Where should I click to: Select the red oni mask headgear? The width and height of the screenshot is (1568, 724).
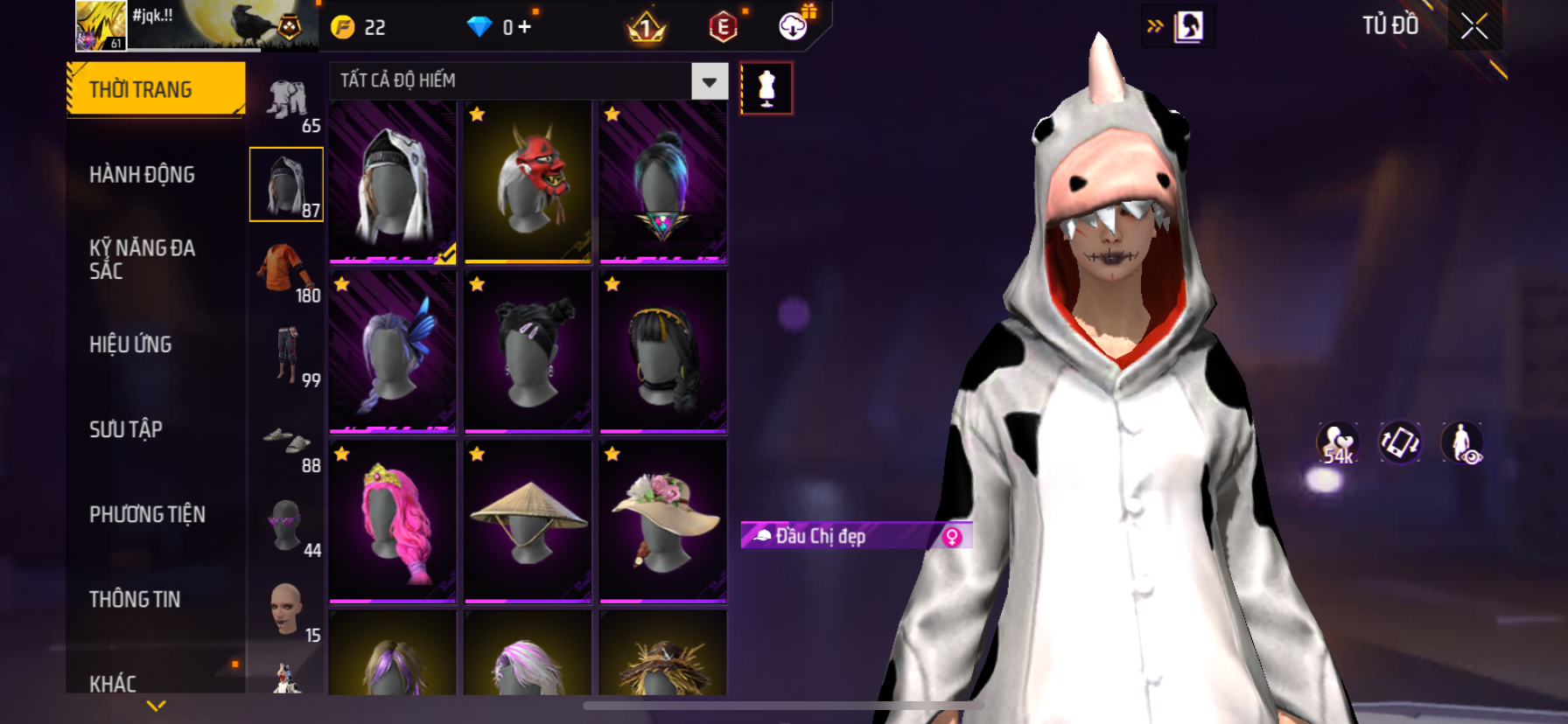click(x=528, y=182)
